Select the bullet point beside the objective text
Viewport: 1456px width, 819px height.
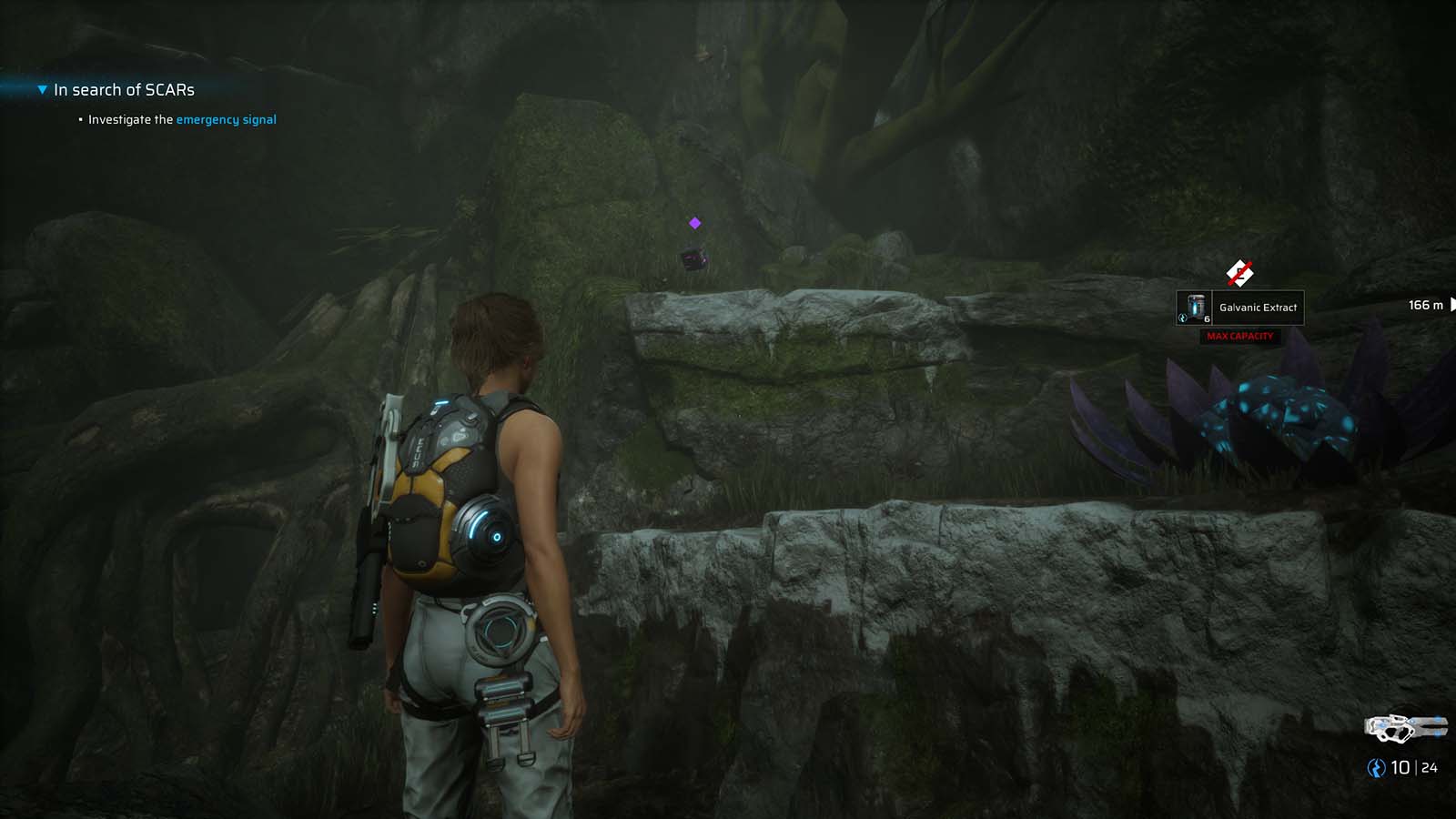(x=80, y=119)
